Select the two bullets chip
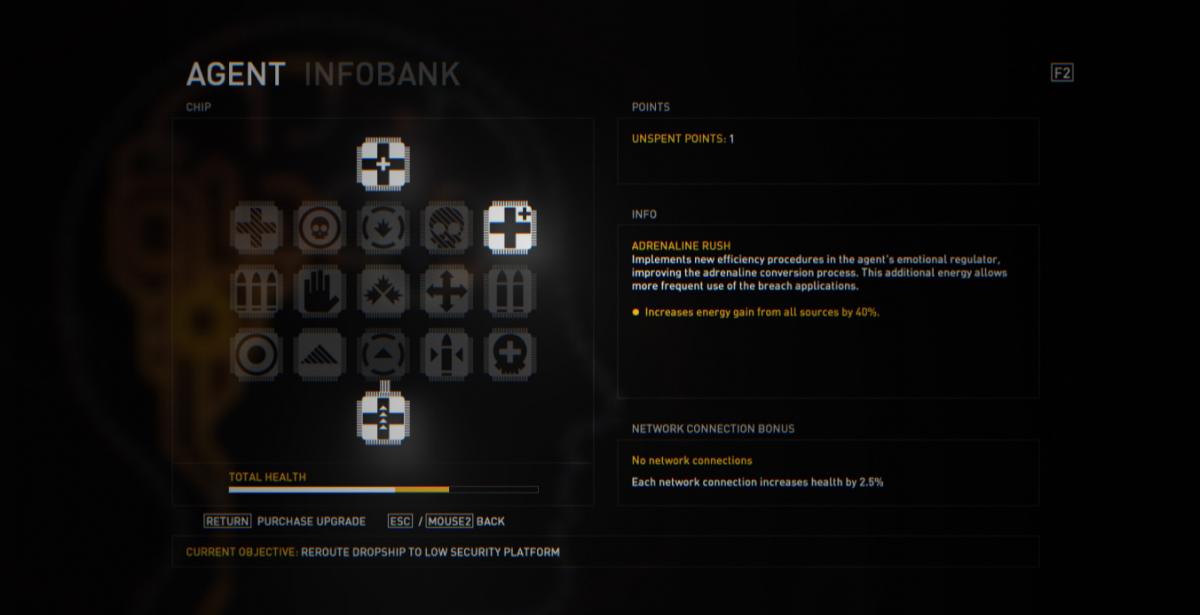Viewport: 1200px width, 615px height. coord(510,292)
